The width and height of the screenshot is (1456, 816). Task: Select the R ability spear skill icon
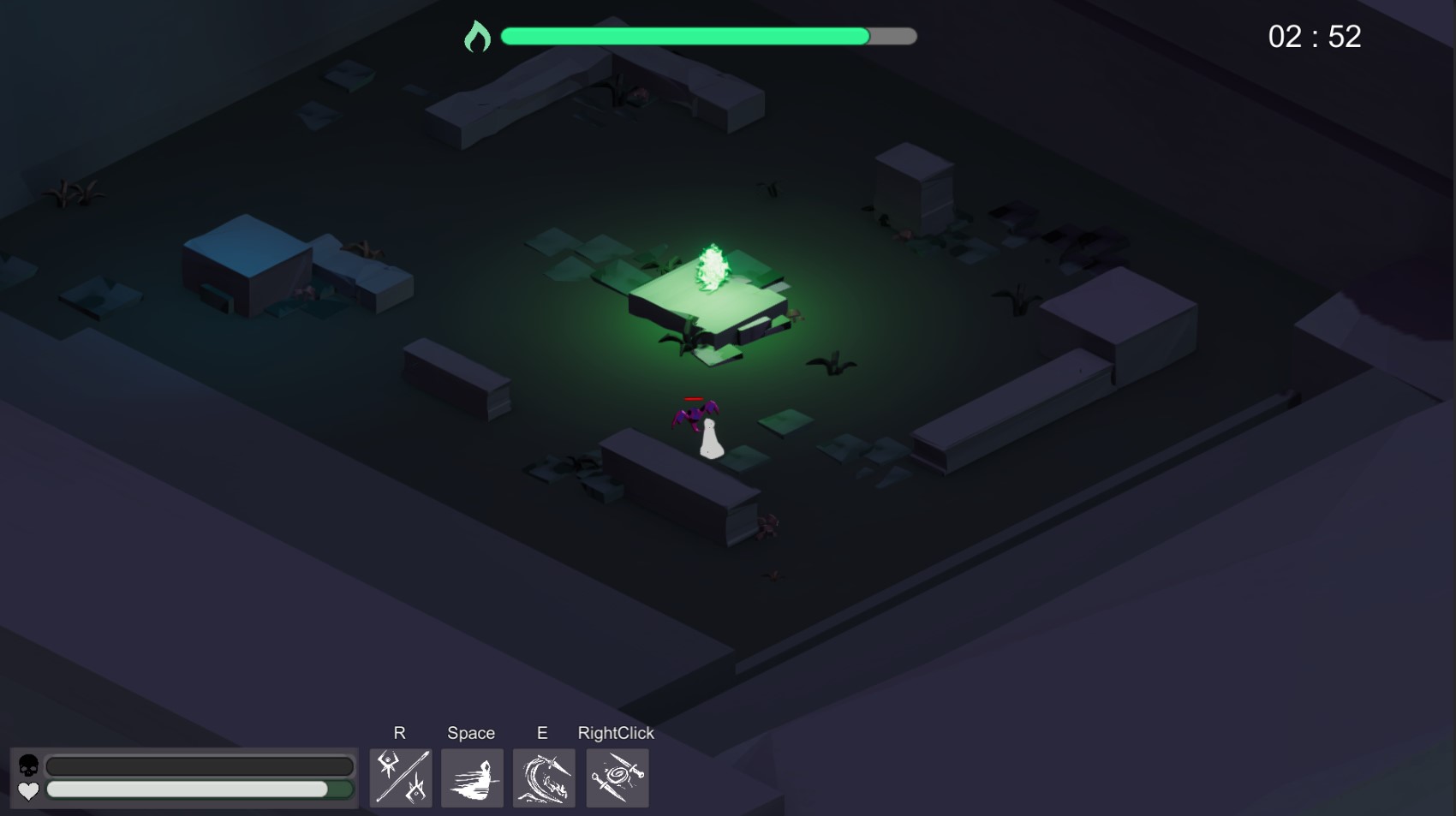(400, 777)
